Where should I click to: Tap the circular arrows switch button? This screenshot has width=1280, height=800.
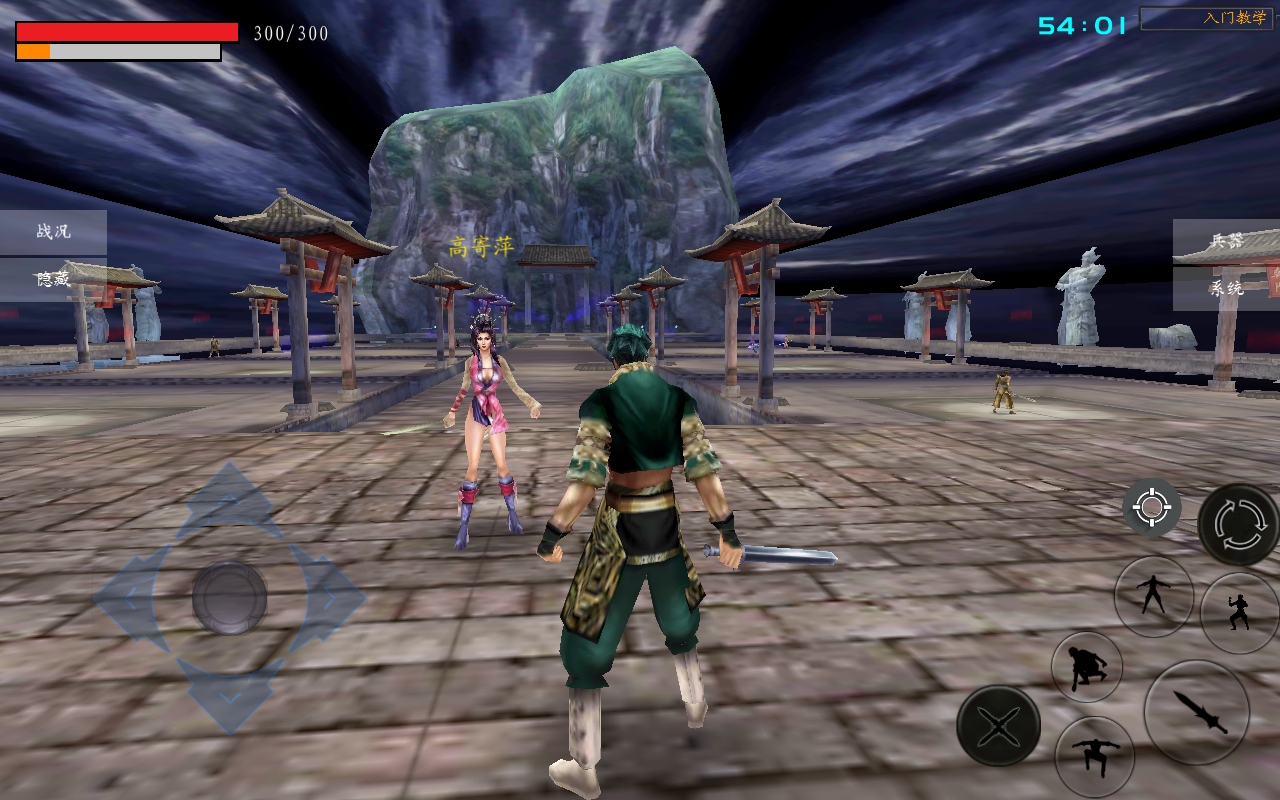1238,524
